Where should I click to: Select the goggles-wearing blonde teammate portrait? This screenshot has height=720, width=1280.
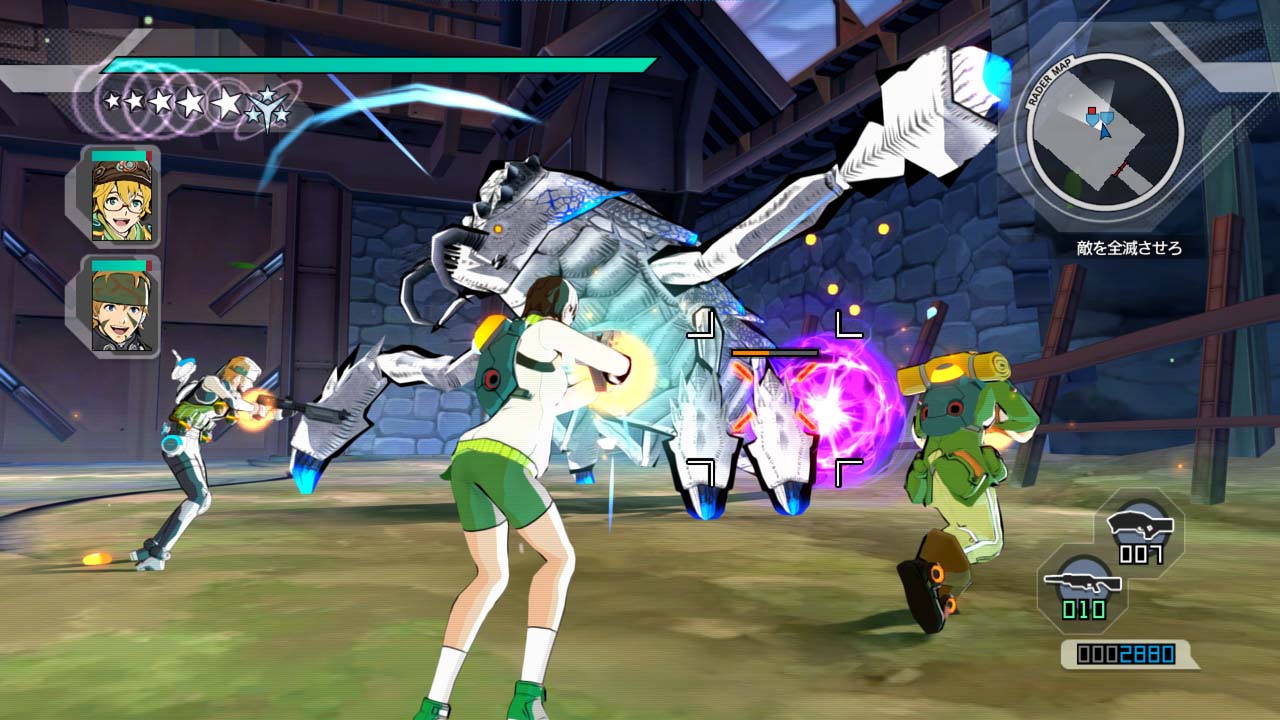tap(121, 198)
